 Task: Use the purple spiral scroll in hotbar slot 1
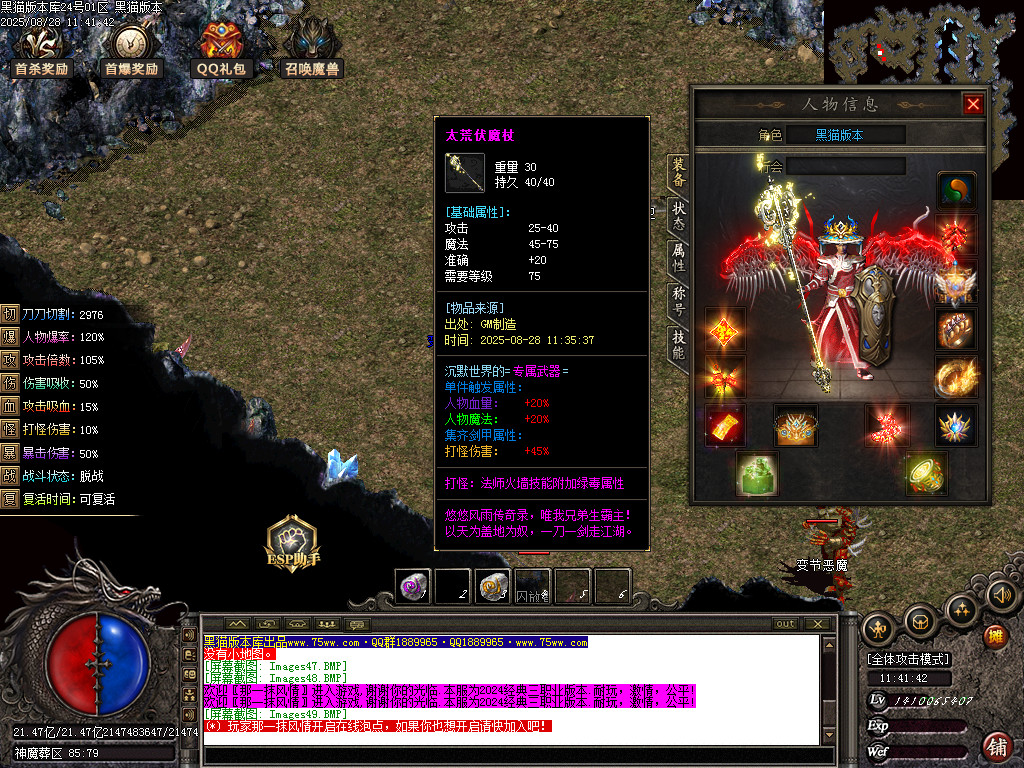pyautogui.click(x=412, y=586)
